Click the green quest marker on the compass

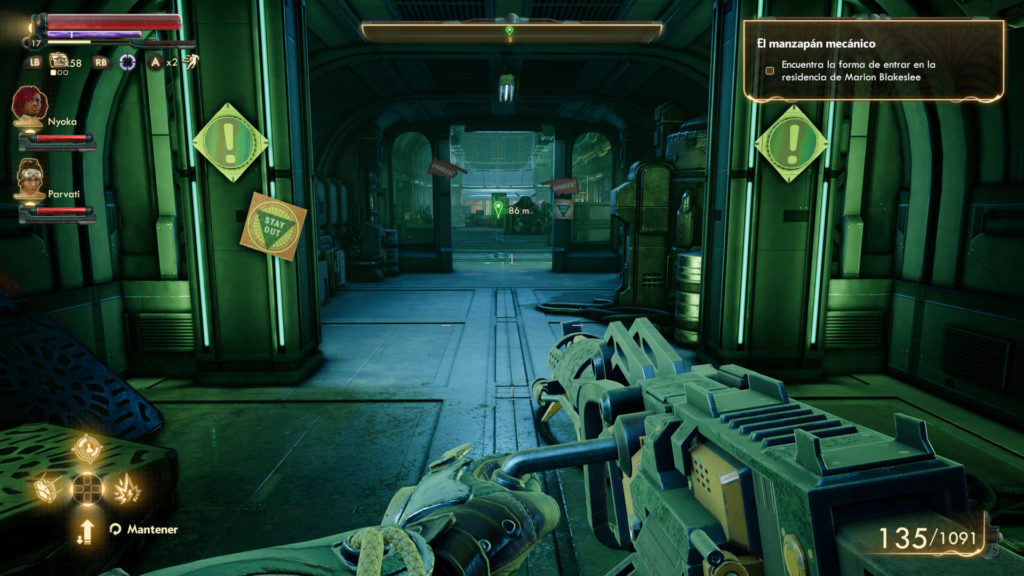tap(509, 31)
